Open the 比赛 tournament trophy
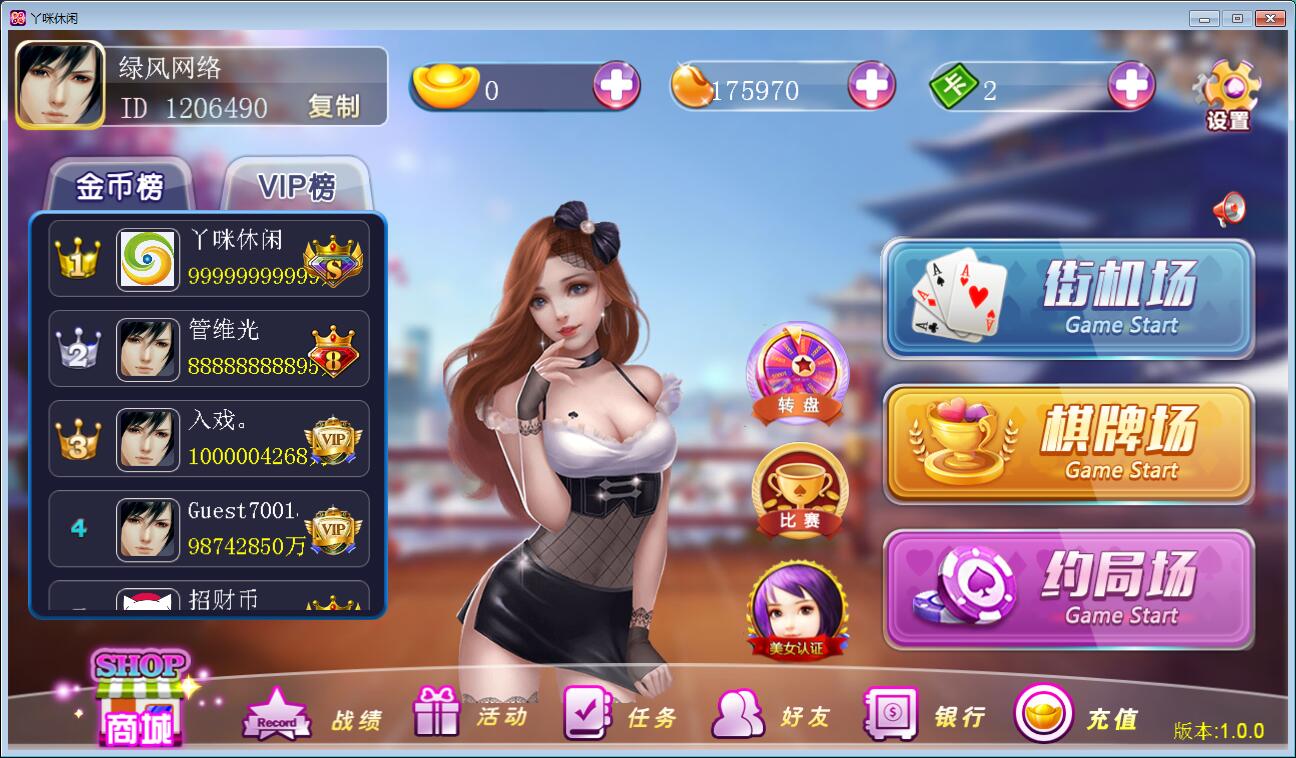The width and height of the screenshot is (1296, 758). click(x=799, y=491)
